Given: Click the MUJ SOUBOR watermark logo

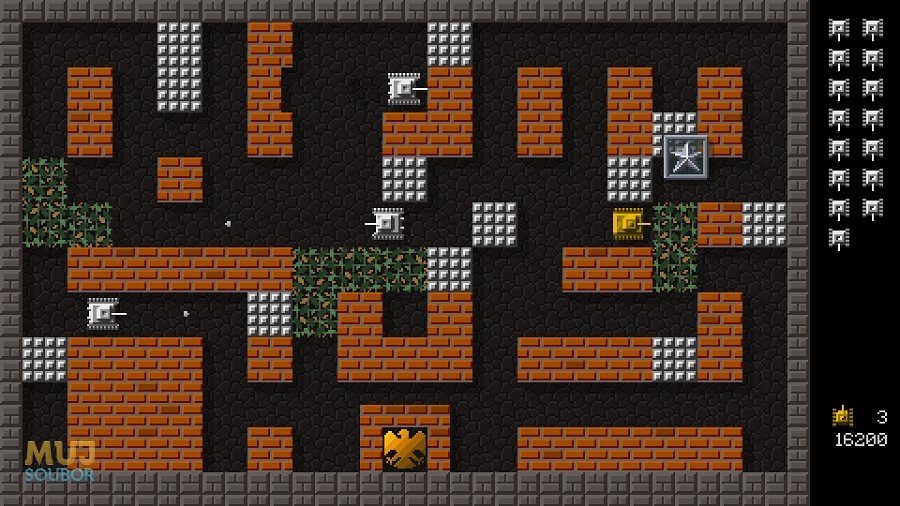Looking at the screenshot, I should [x=60, y=461].
